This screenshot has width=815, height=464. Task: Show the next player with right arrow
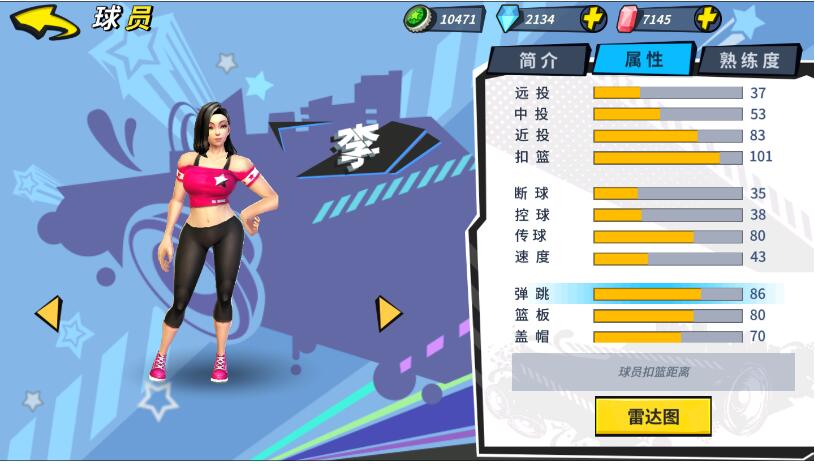[388, 313]
